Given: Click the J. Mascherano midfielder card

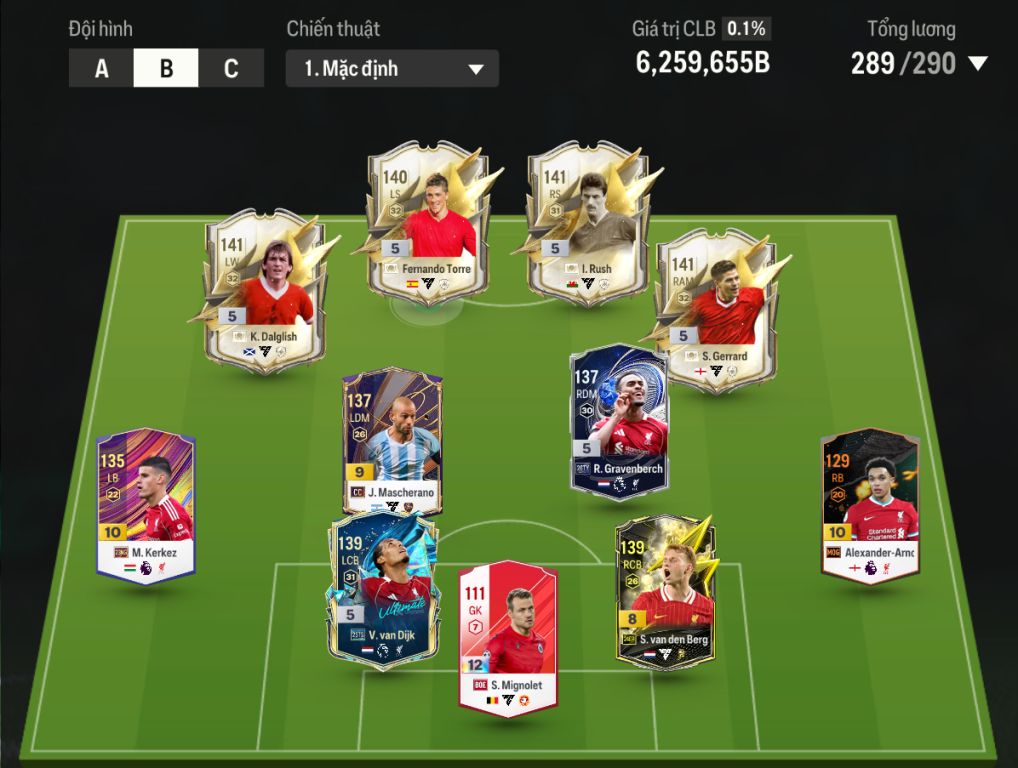Looking at the screenshot, I should [391, 440].
